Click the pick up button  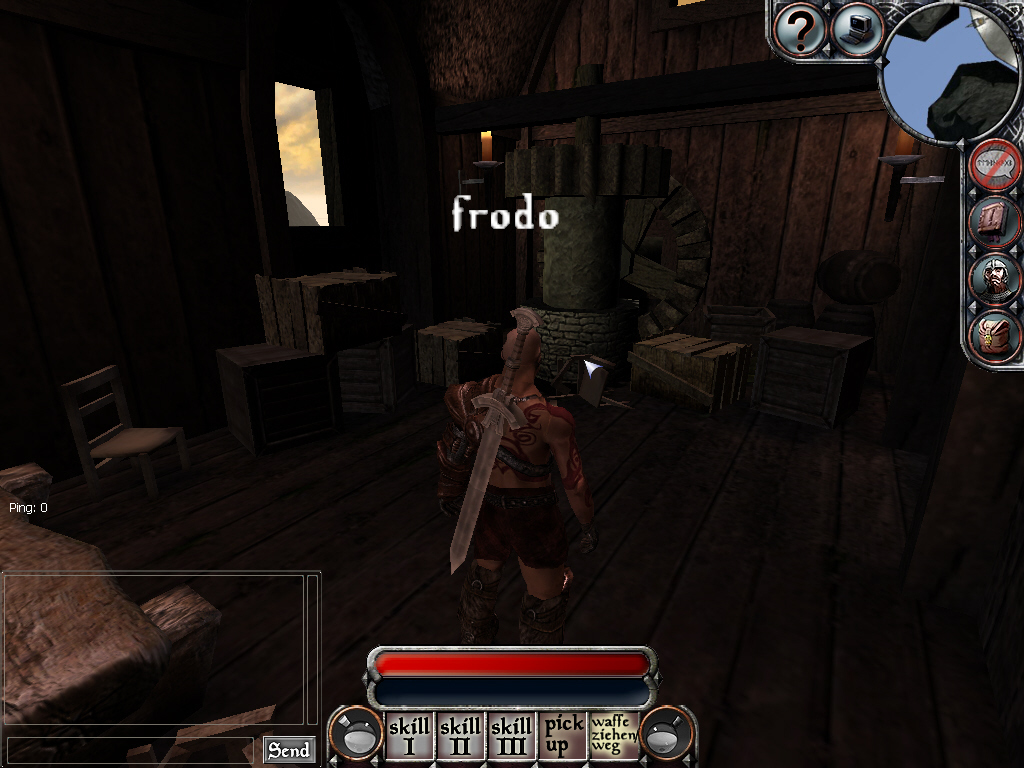pyautogui.click(x=563, y=735)
